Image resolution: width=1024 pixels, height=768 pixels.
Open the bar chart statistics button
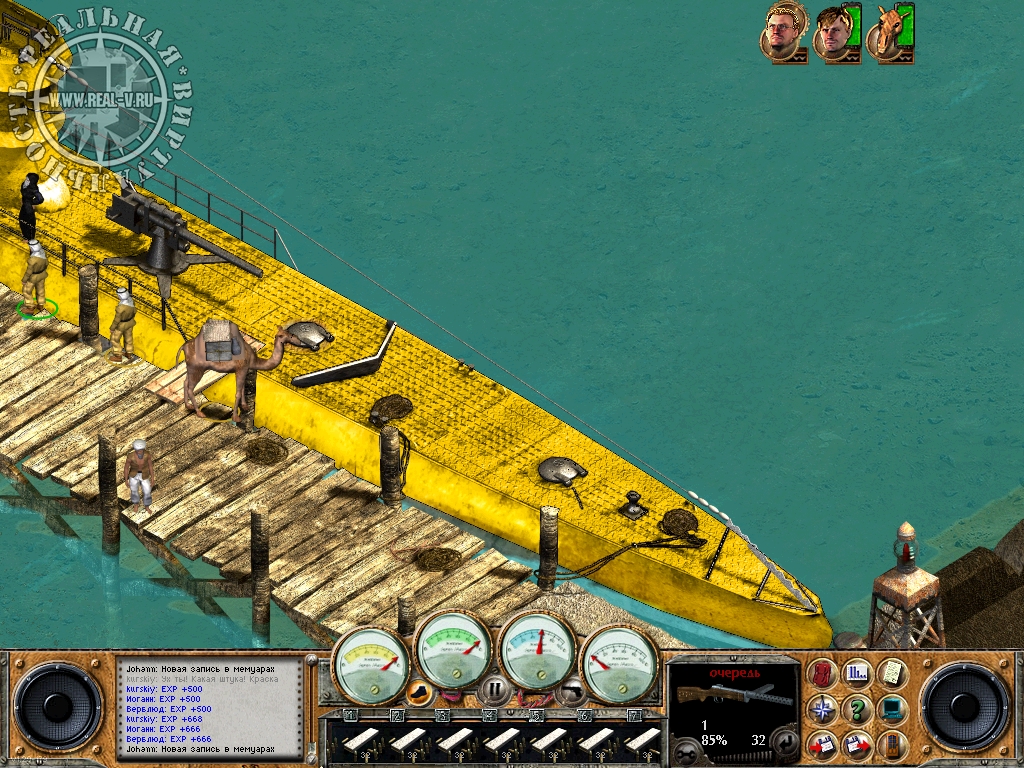[858, 675]
